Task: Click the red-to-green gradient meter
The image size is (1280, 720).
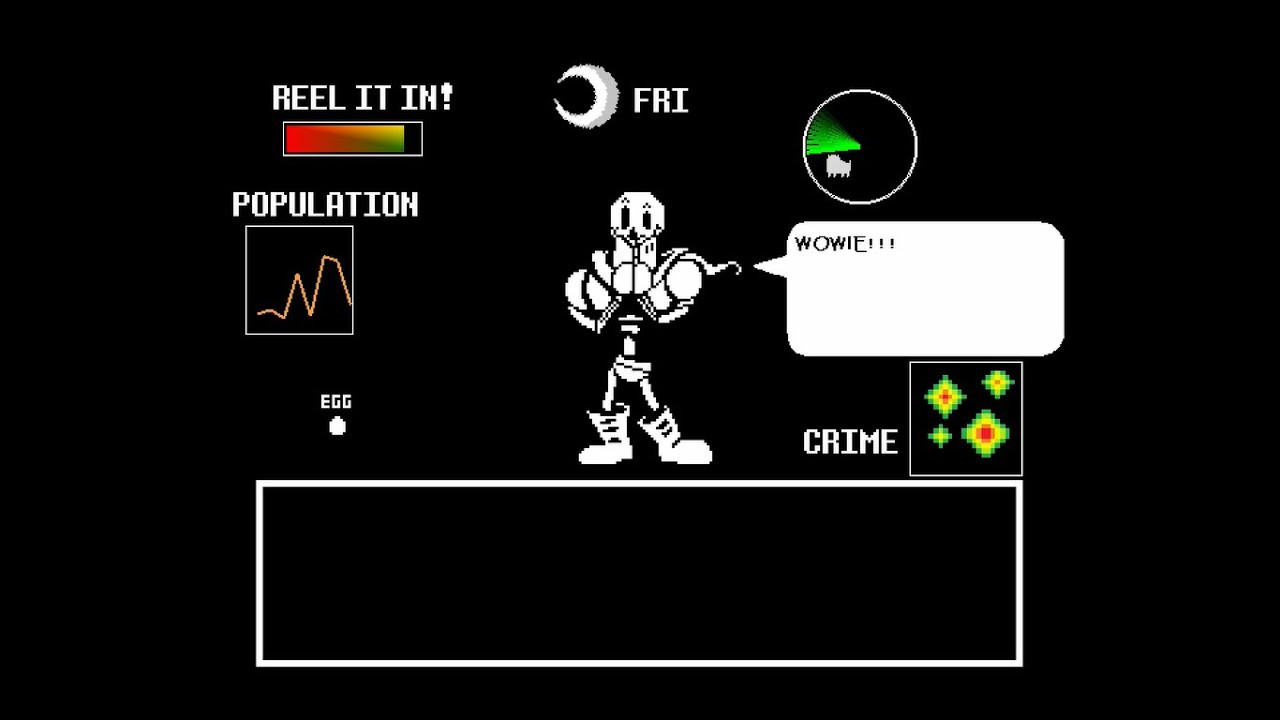Action: pos(352,139)
